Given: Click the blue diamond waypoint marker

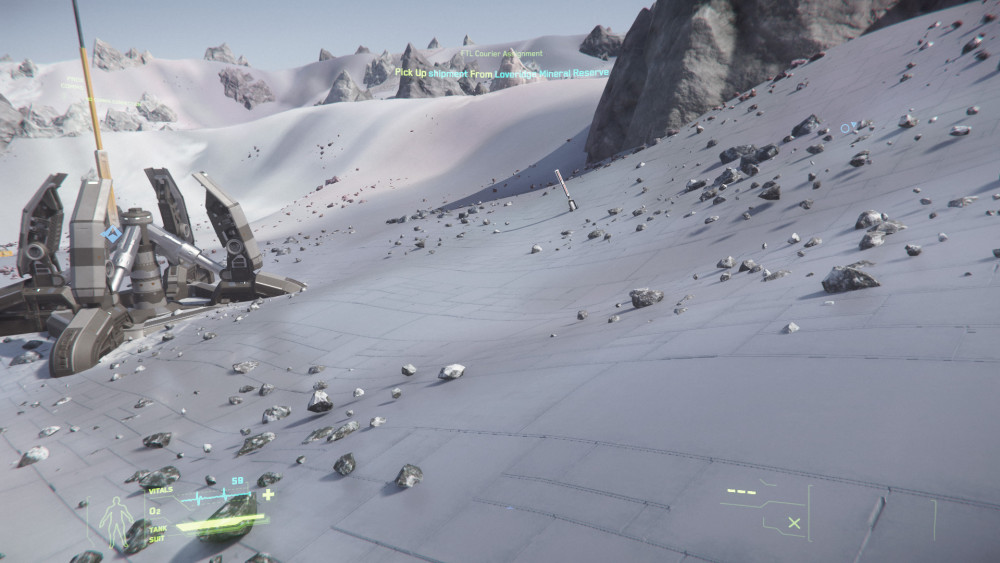Looking at the screenshot, I should 111,235.
